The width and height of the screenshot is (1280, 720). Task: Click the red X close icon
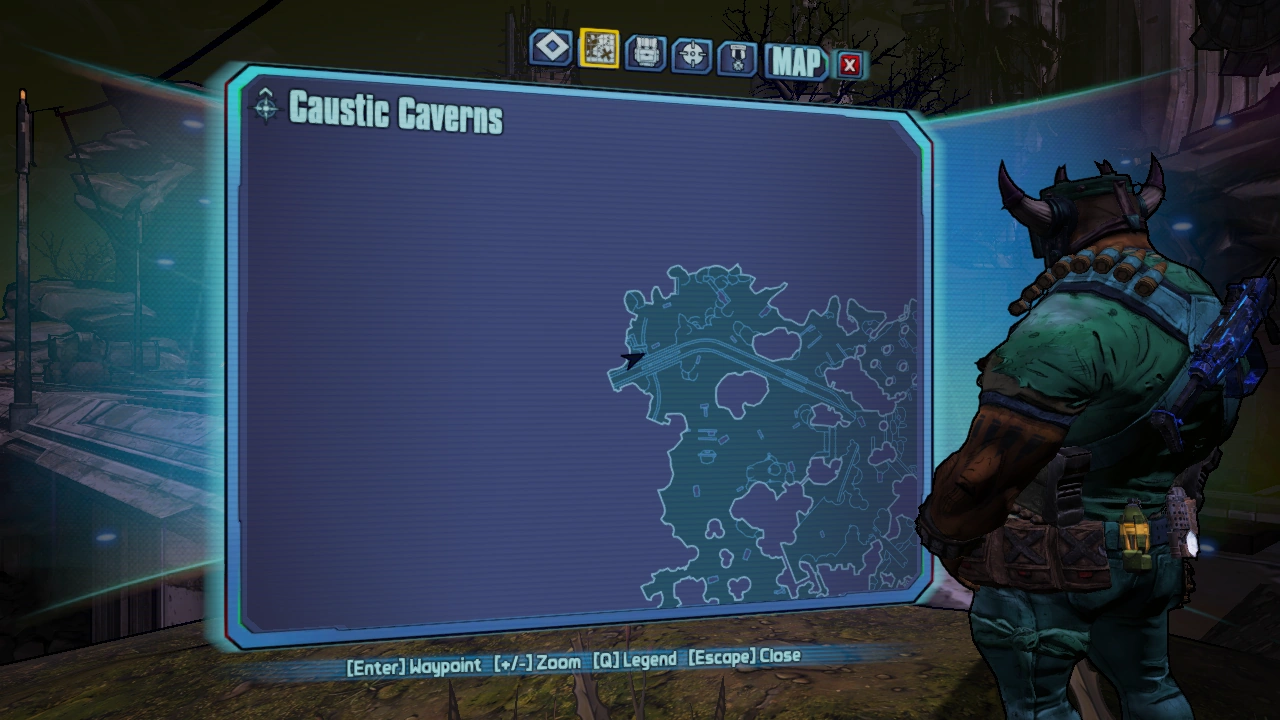click(x=852, y=64)
